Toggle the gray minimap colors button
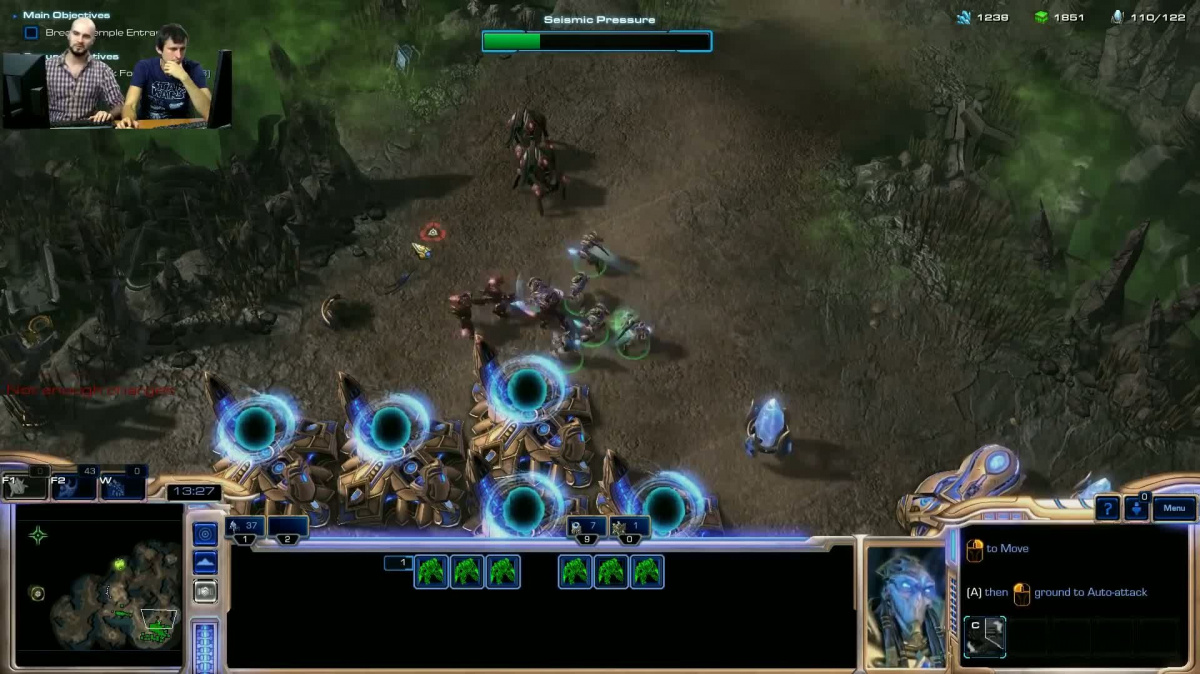Viewport: 1200px width, 674px height. tap(205, 591)
